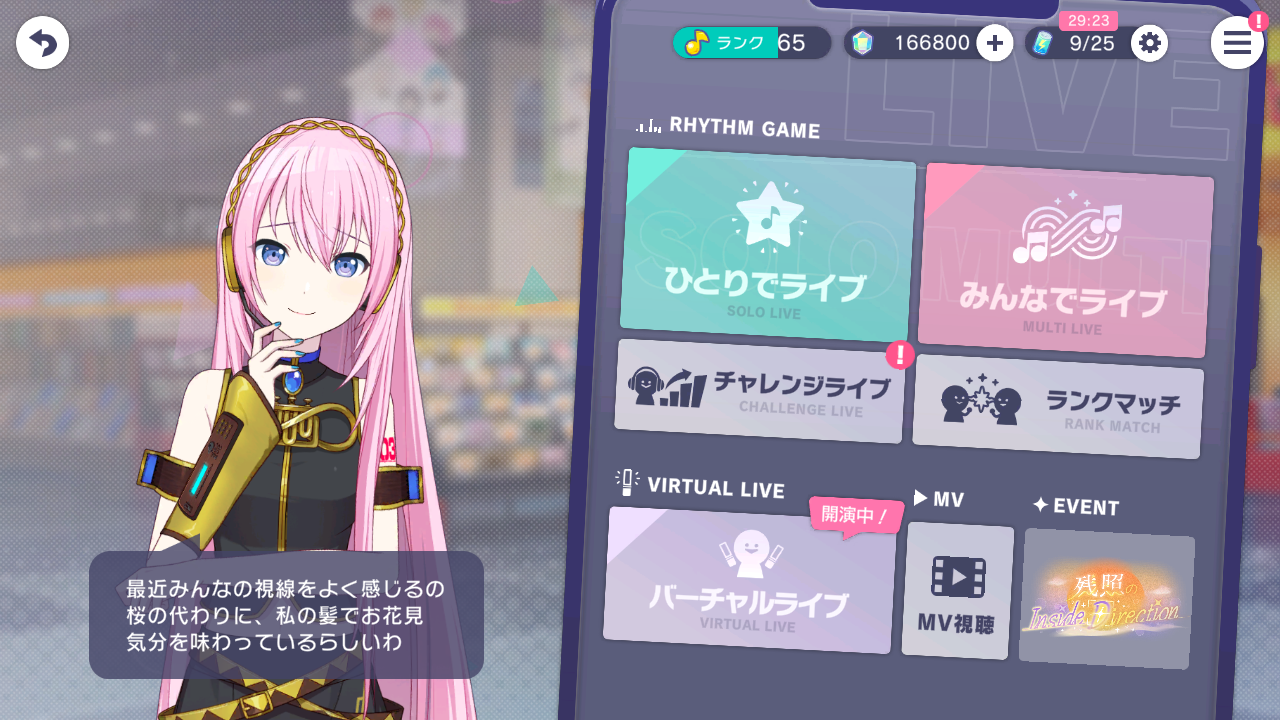Open the hamburger menu with notification badge

1237,43
